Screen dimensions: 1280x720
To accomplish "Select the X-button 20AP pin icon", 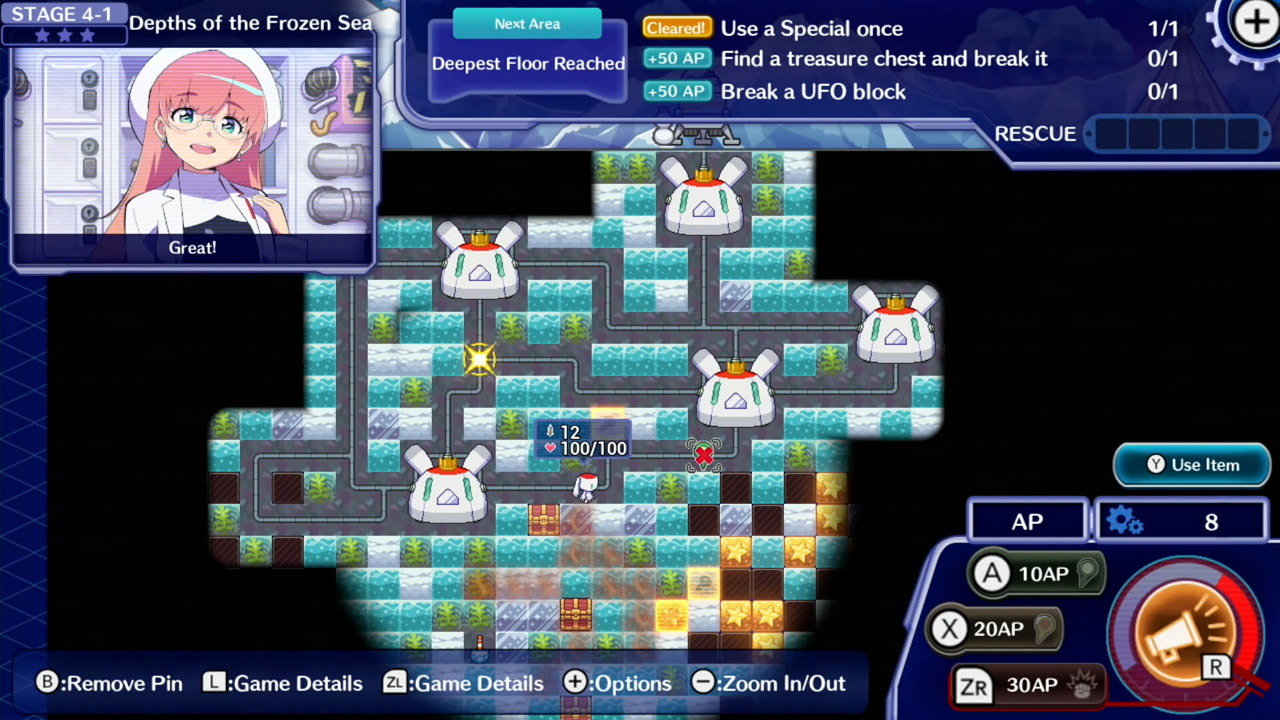I will coord(994,628).
